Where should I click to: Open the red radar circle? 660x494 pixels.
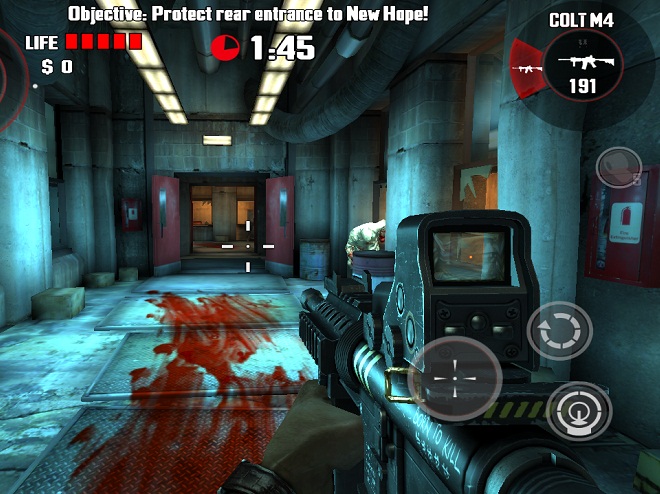(x=12, y=80)
